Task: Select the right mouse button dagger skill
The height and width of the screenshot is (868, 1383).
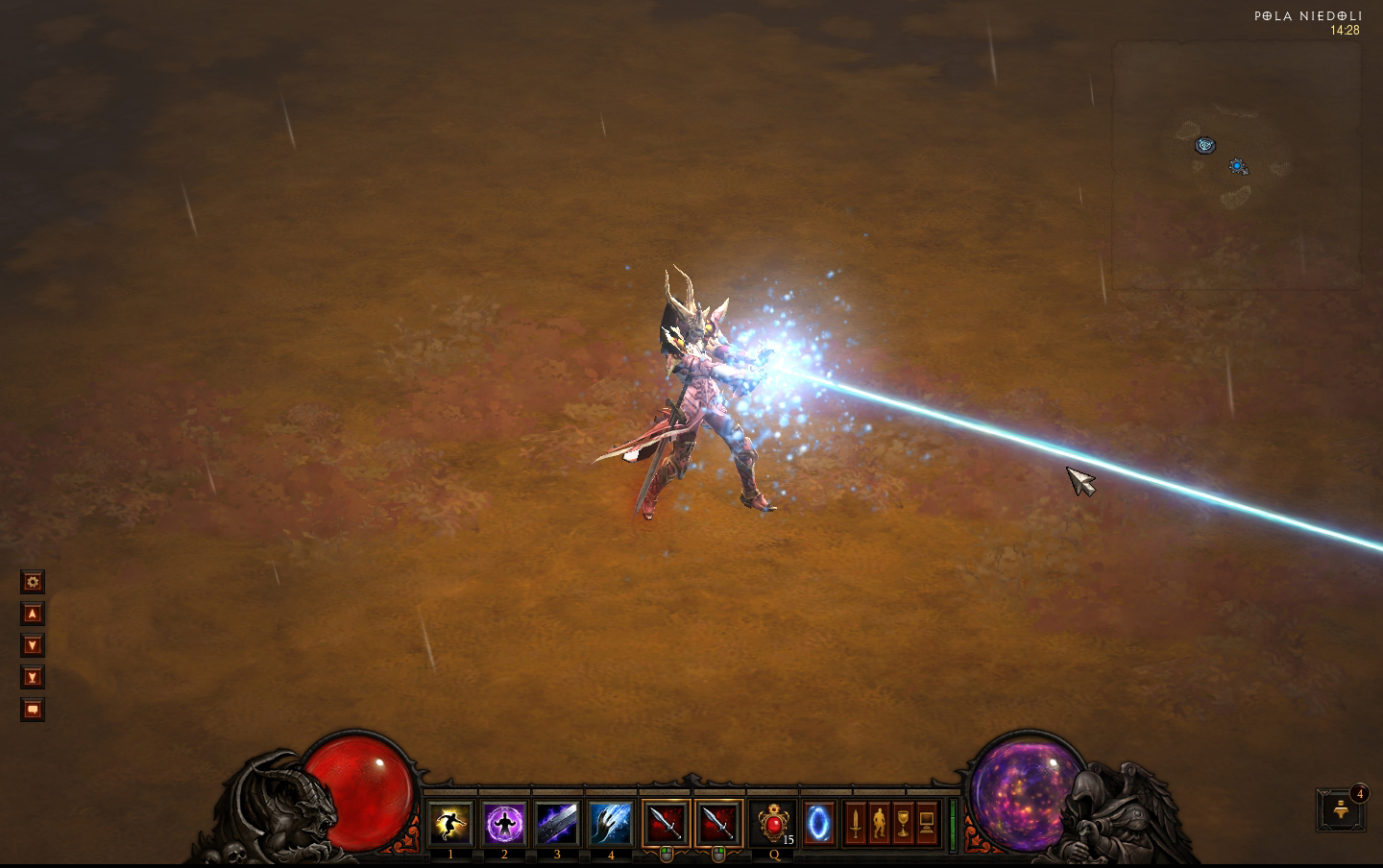Action: pyautogui.click(x=719, y=823)
